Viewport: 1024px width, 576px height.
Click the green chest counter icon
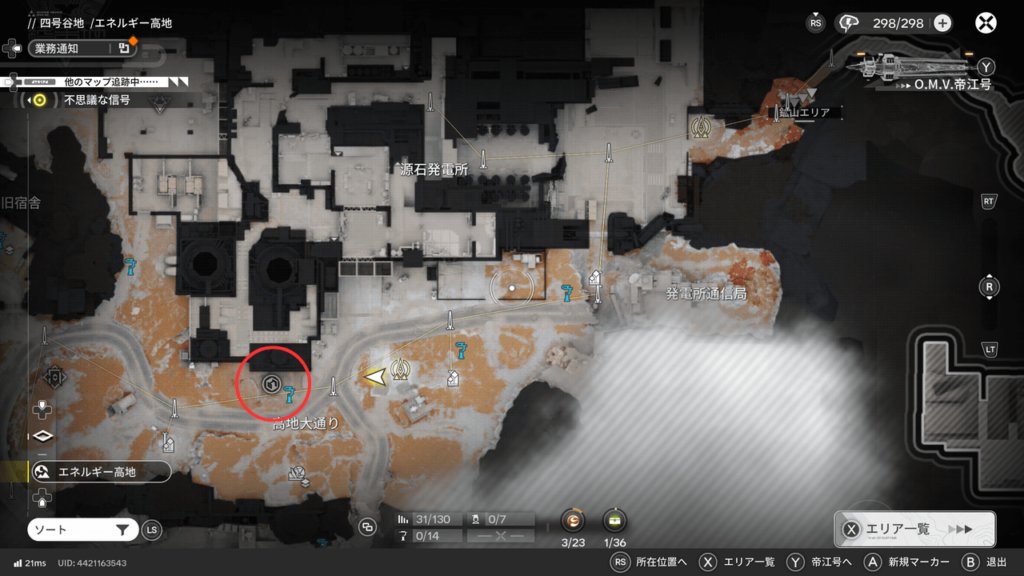click(614, 519)
